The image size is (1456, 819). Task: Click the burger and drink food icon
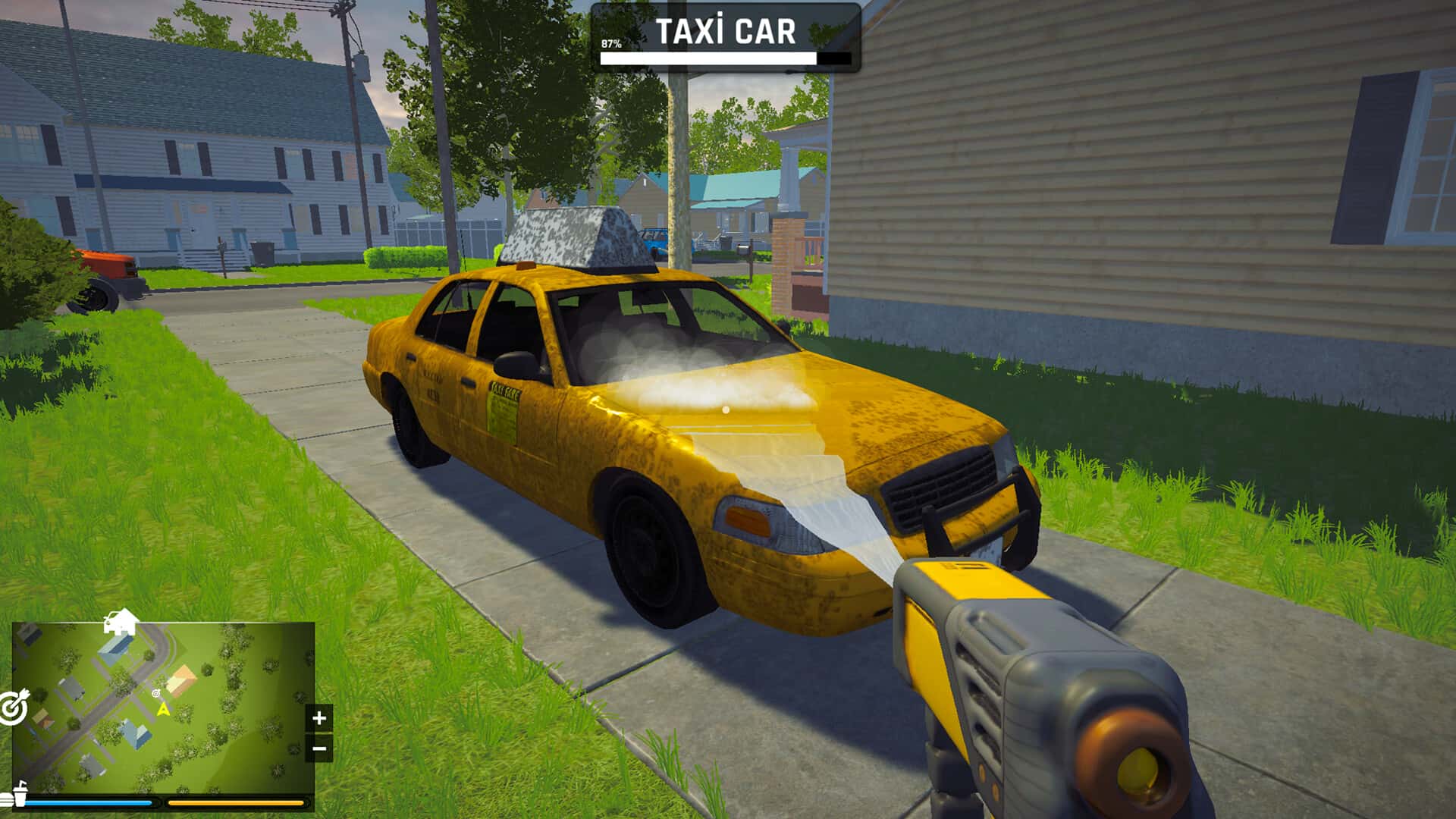tap(14, 797)
